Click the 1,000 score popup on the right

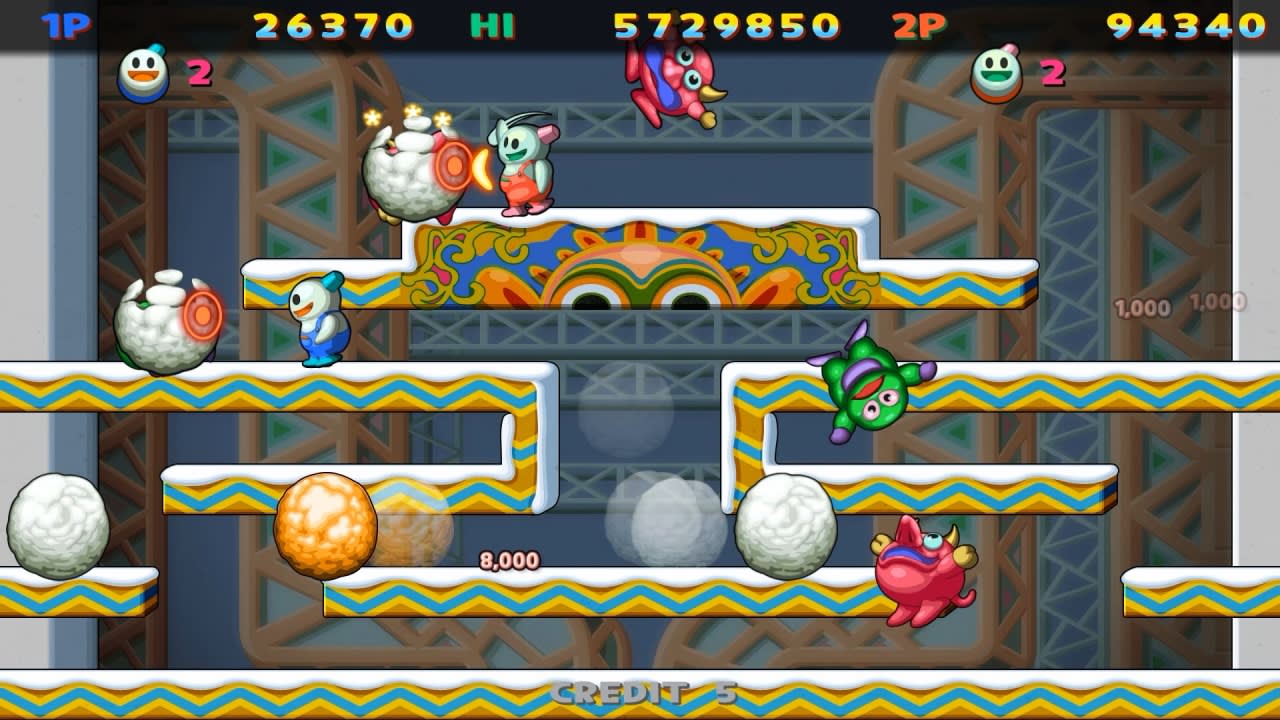point(1142,308)
